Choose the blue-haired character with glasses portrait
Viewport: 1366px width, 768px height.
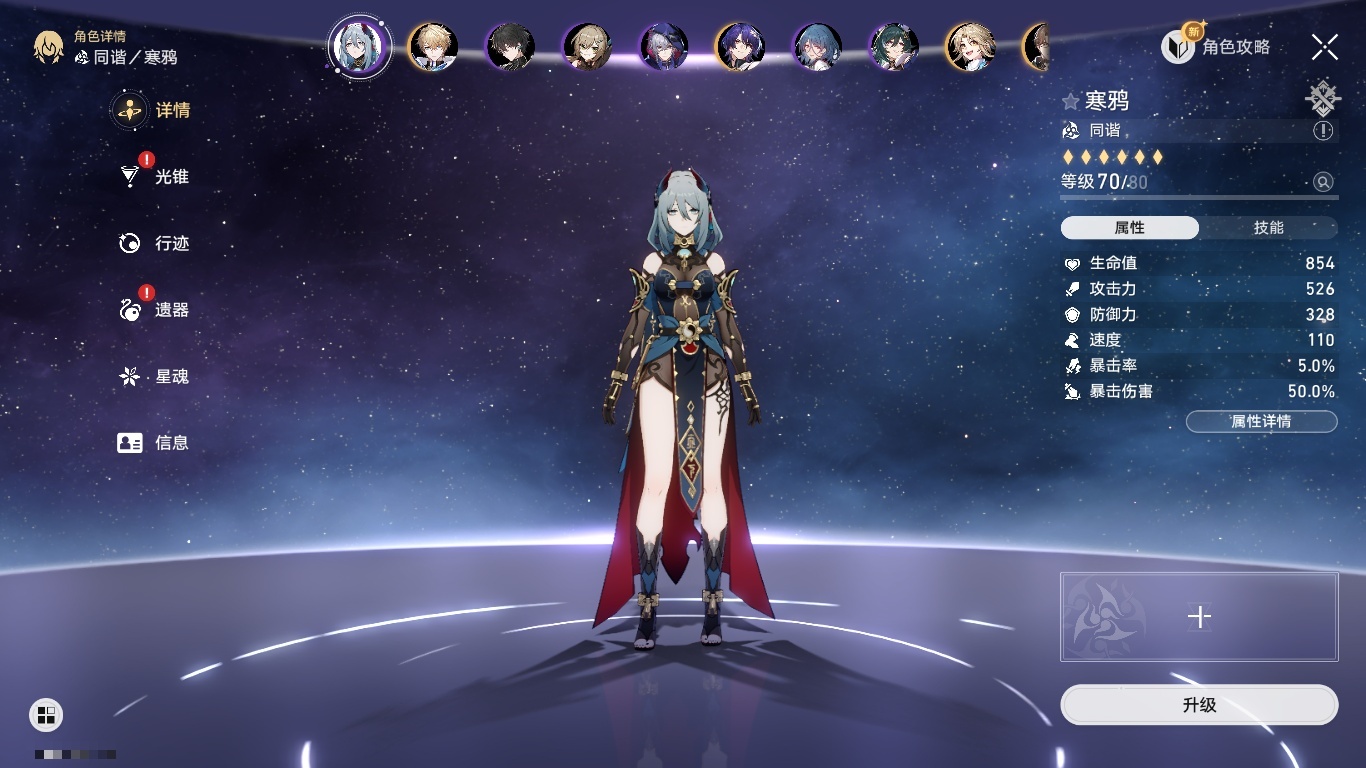click(x=818, y=47)
